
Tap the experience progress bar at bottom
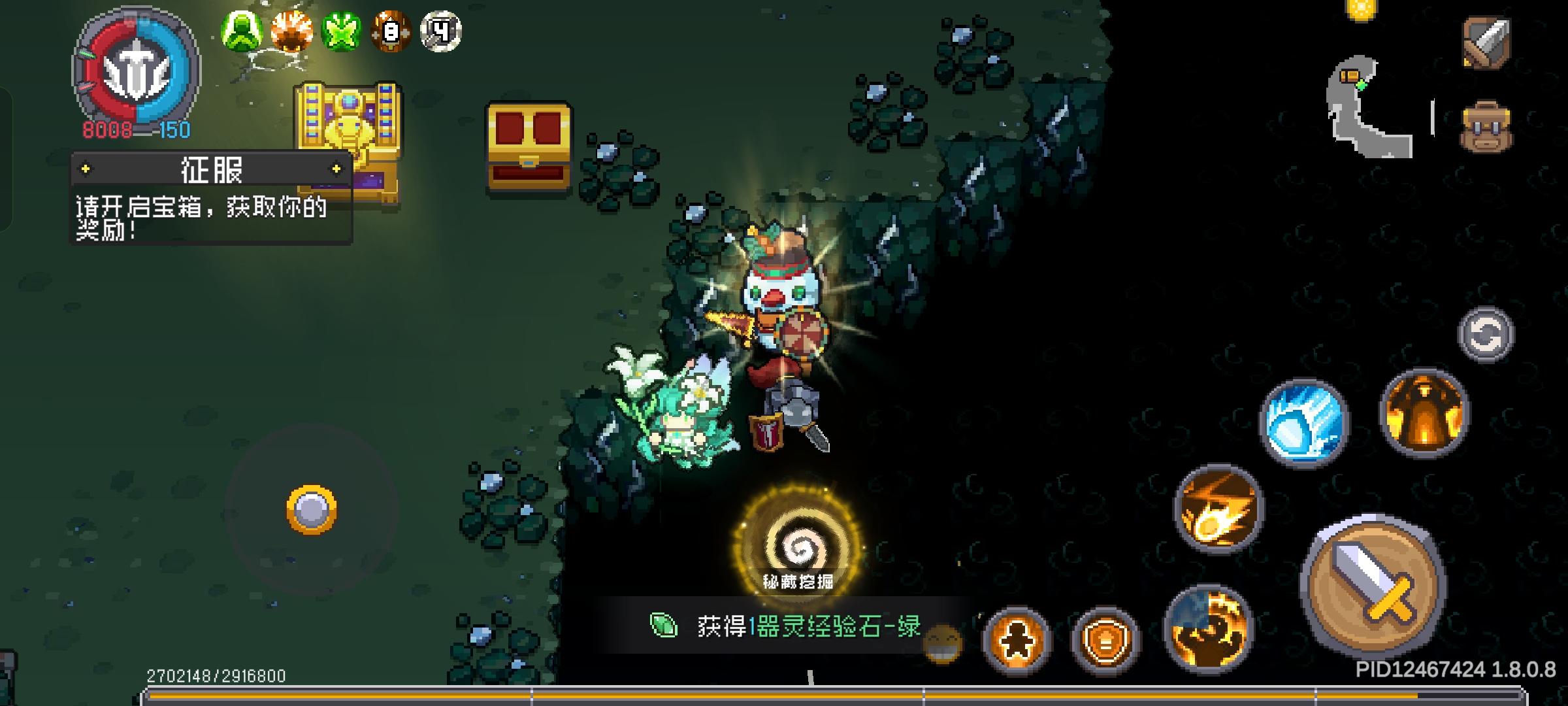pyautogui.click(x=784, y=695)
